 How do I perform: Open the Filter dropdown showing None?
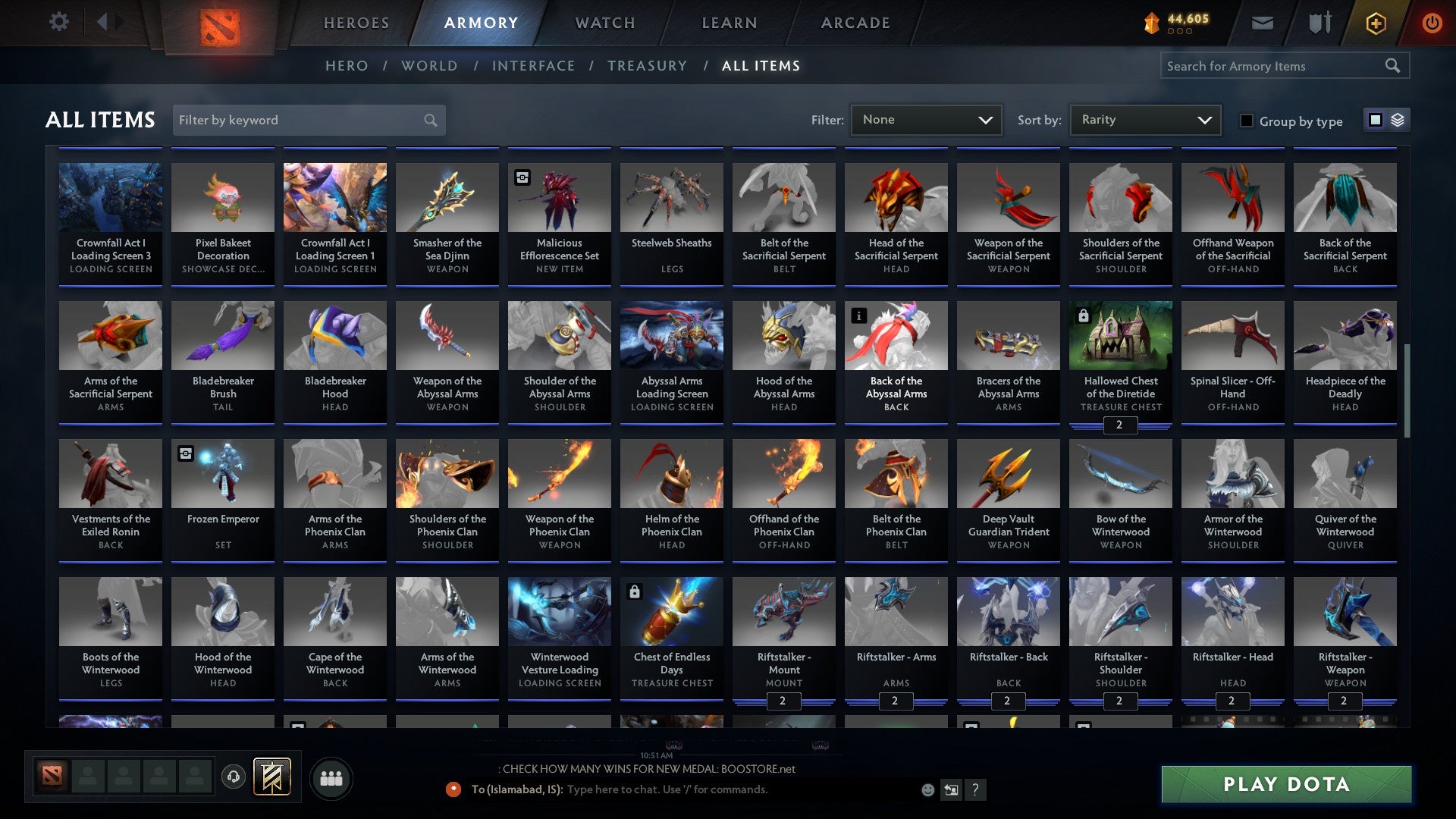point(926,119)
